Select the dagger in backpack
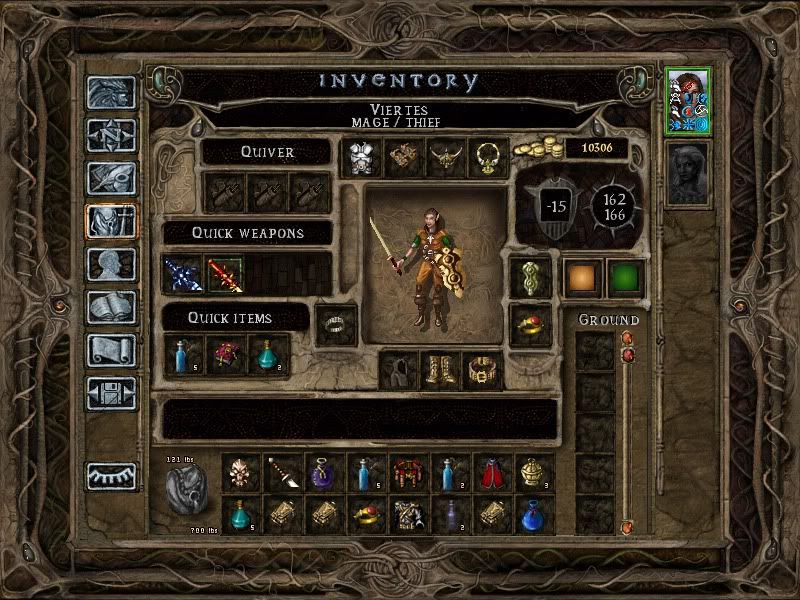The width and height of the screenshot is (800, 600). coord(283,471)
